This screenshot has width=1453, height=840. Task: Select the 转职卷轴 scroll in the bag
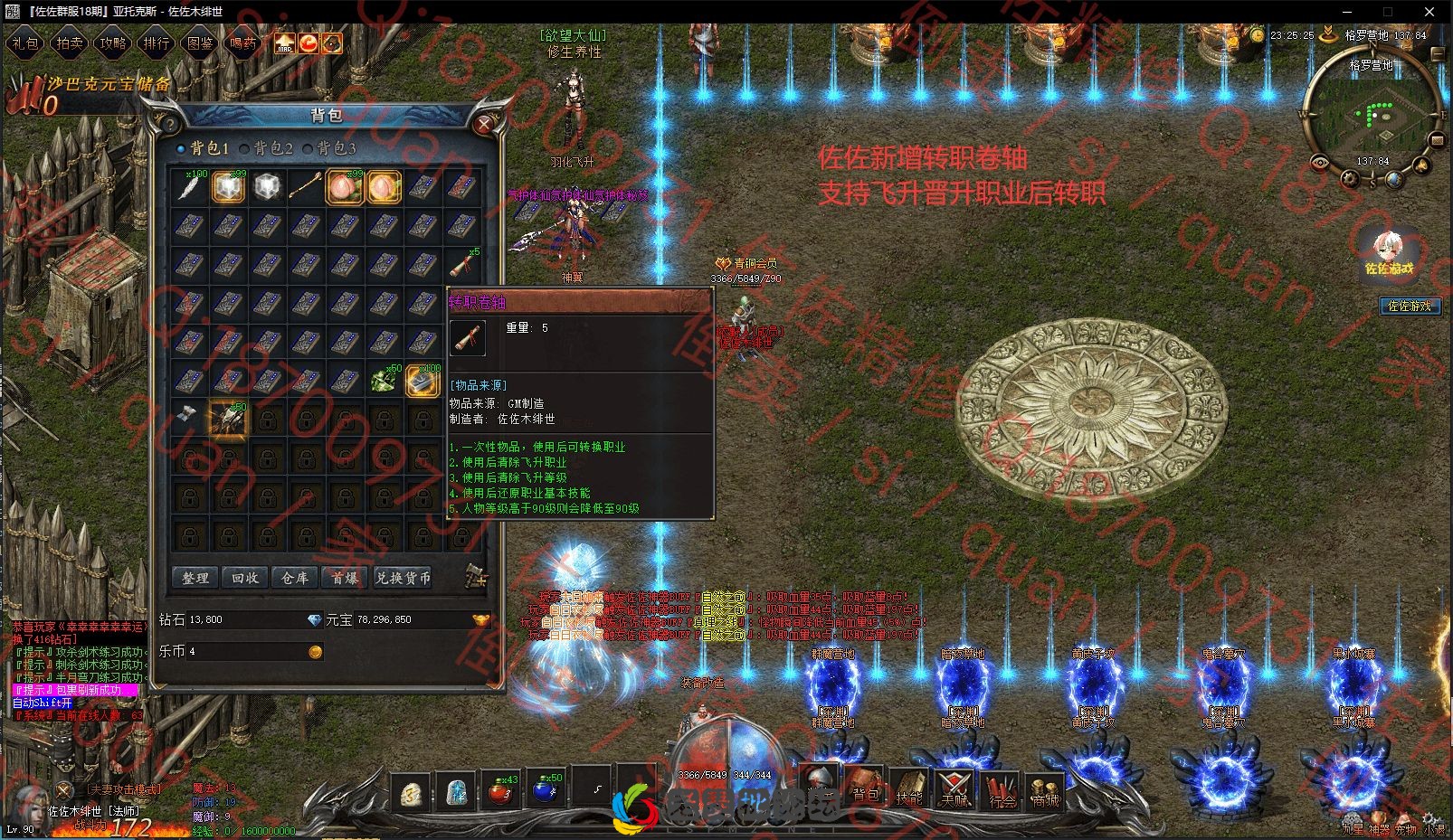[461, 265]
